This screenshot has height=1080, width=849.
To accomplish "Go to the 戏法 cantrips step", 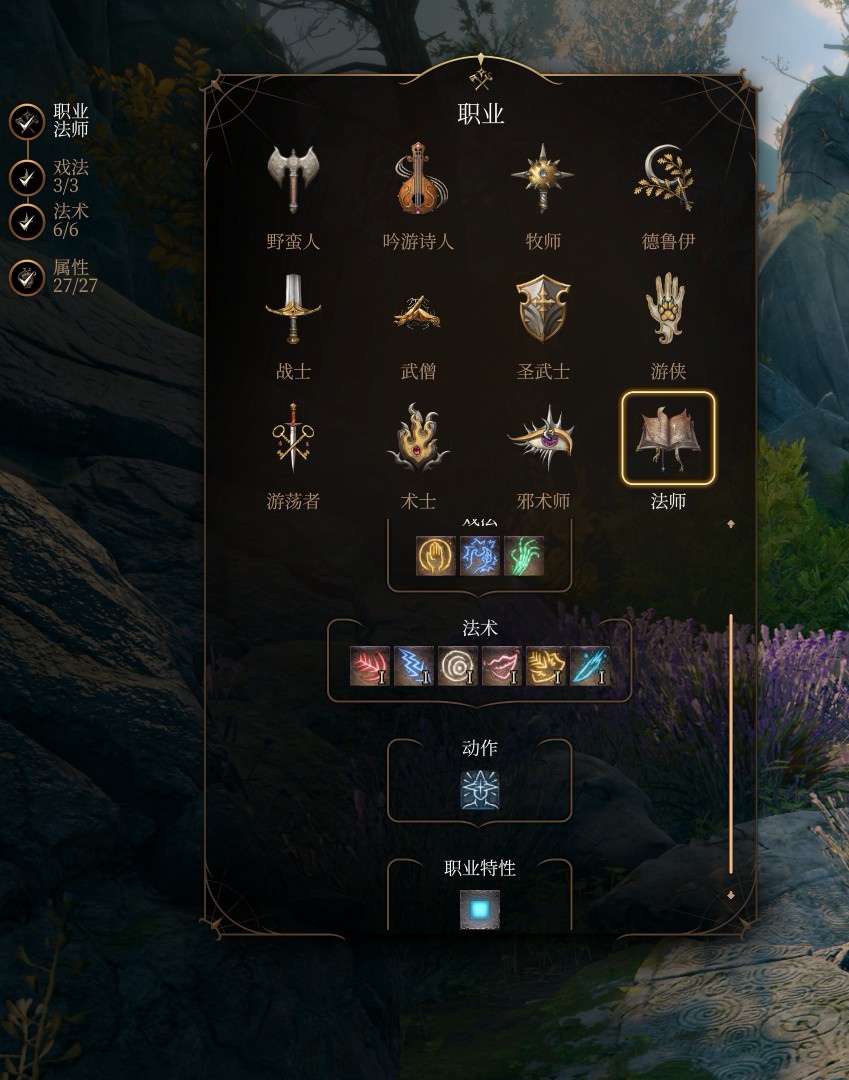I will coord(27,178).
